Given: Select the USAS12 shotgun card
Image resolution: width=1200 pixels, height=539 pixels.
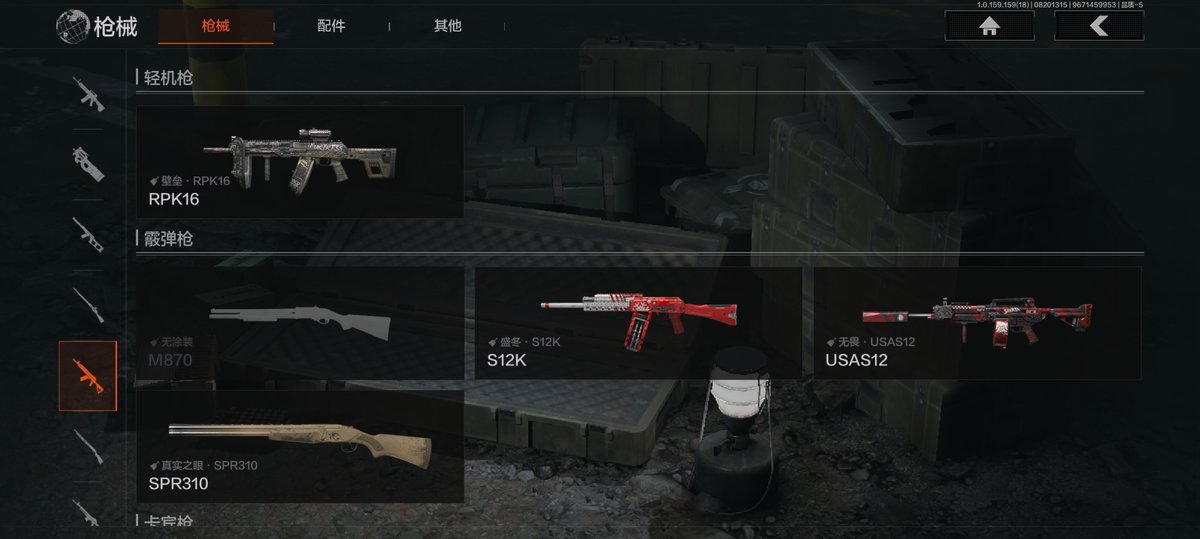Looking at the screenshot, I should [977, 323].
